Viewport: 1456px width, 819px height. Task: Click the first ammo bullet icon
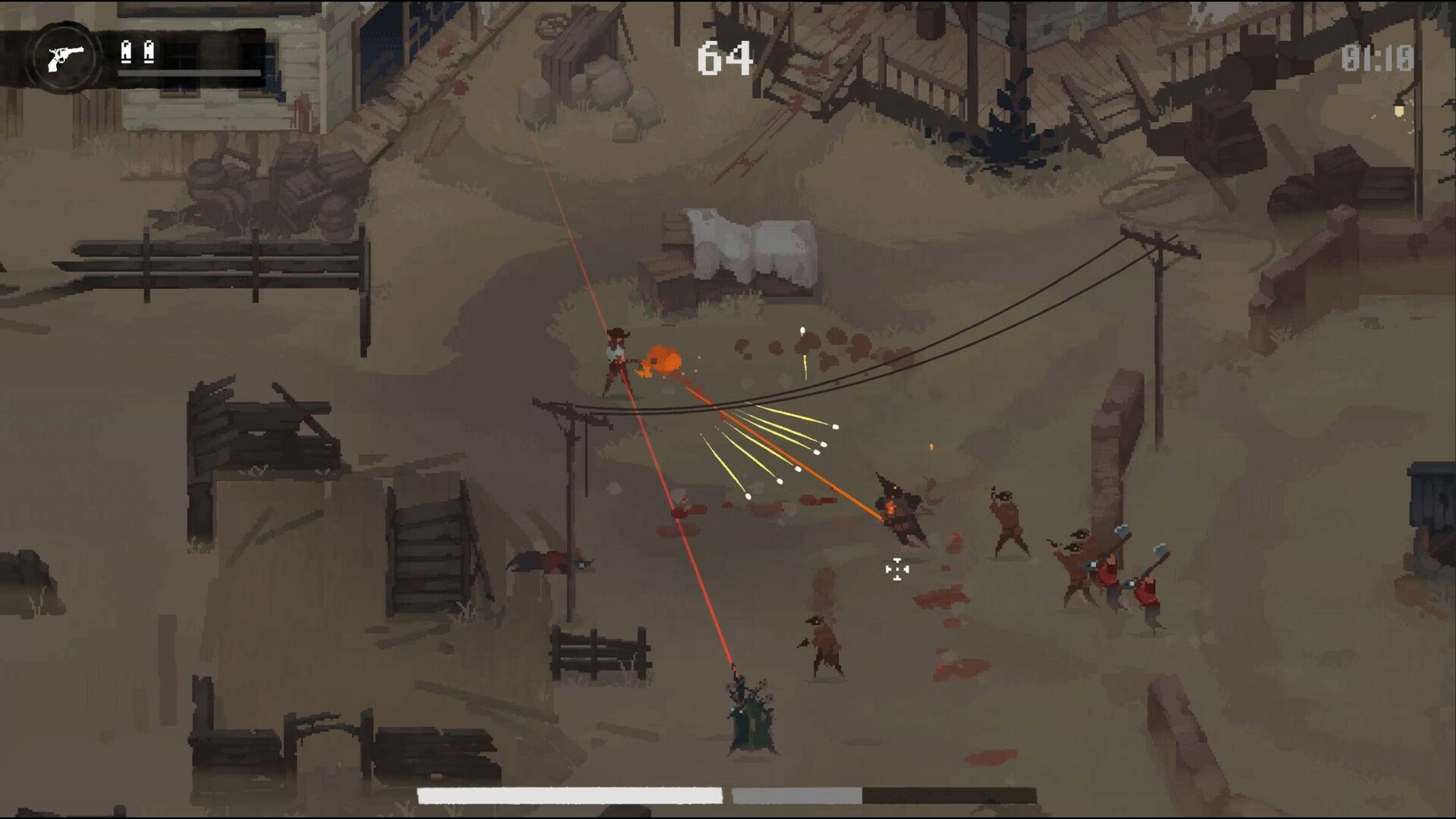click(126, 52)
